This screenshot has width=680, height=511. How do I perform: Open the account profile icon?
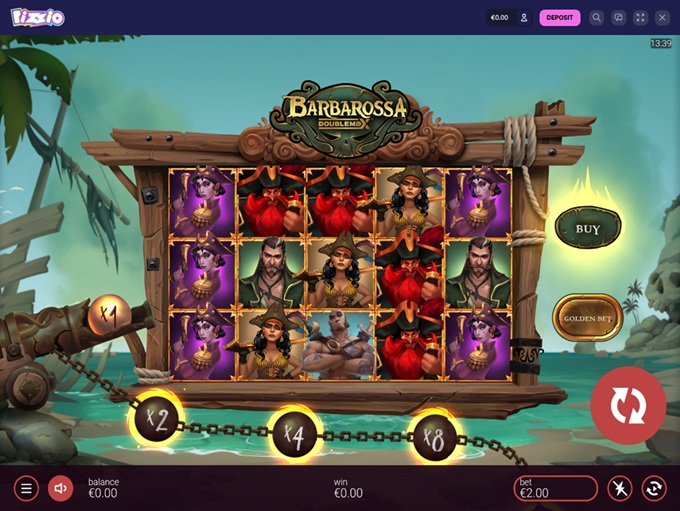(523, 17)
